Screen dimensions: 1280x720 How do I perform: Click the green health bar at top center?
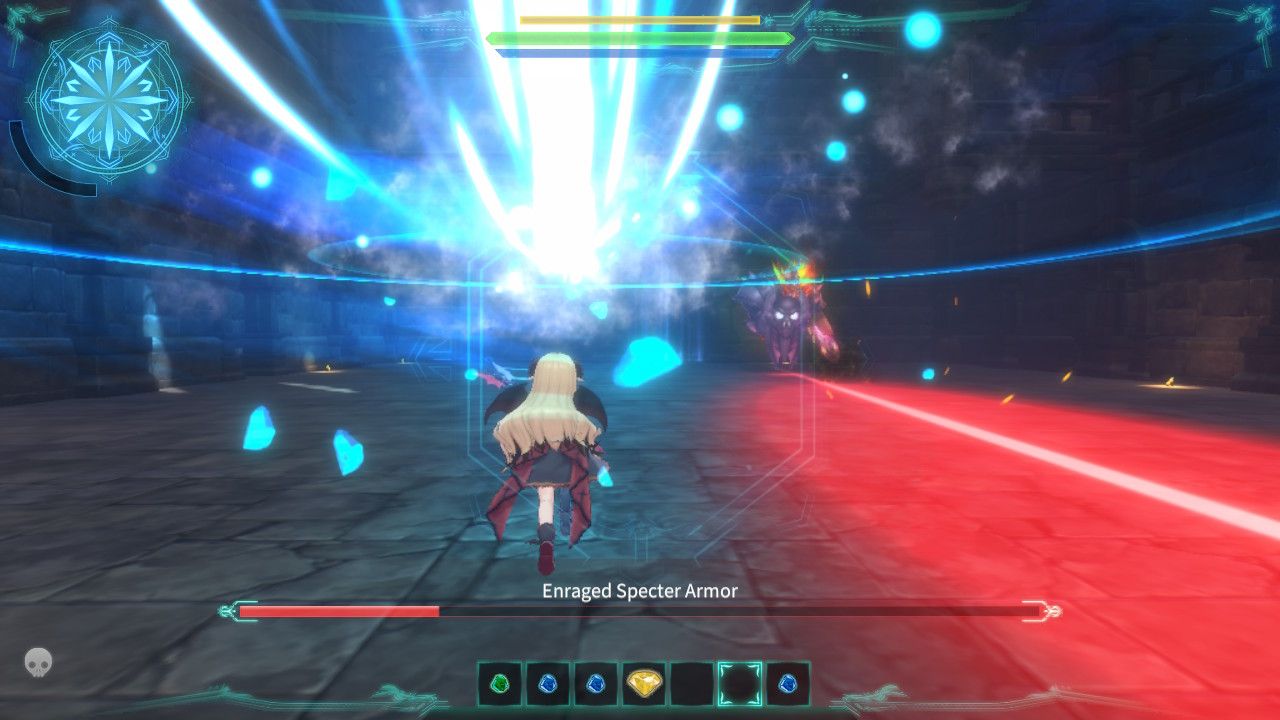click(x=640, y=37)
